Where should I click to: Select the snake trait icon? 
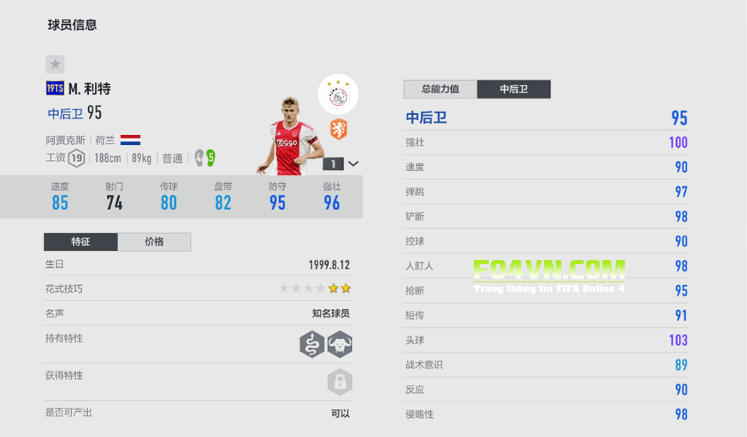click(x=312, y=345)
